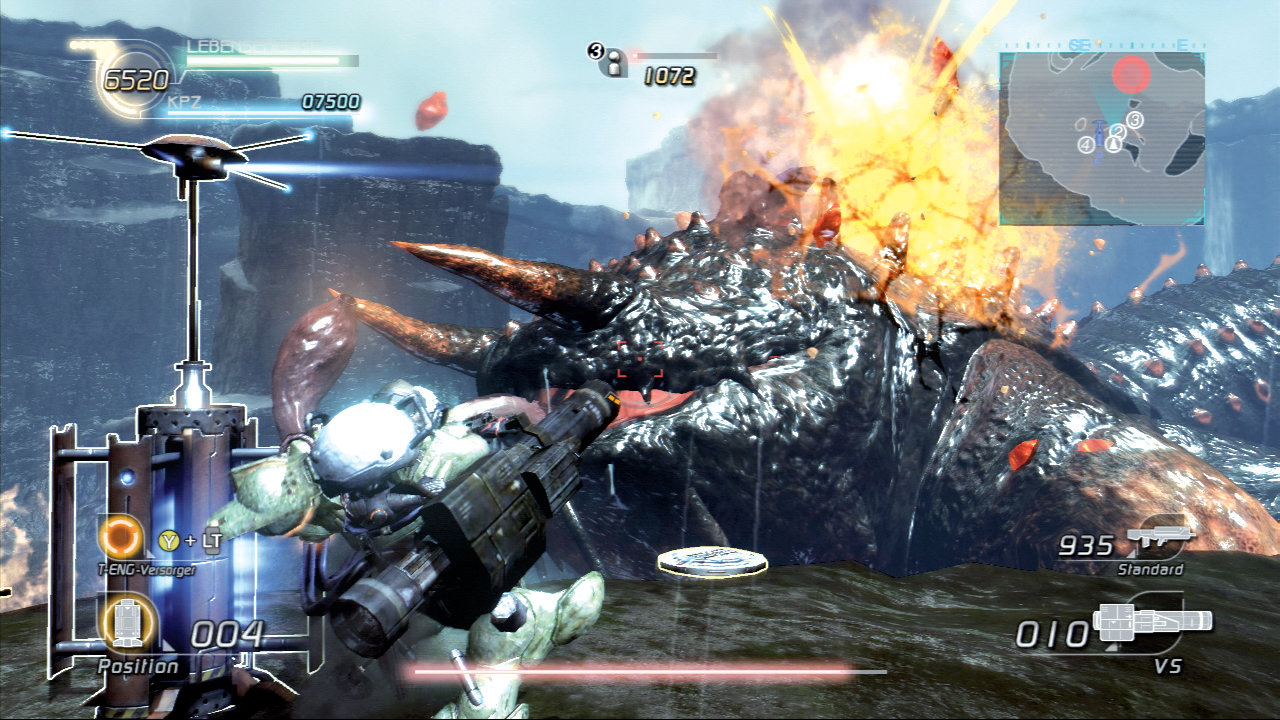Select the T-ENG-Versorger orange ring icon
Image resolution: width=1280 pixels, height=720 pixels.
[122, 539]
